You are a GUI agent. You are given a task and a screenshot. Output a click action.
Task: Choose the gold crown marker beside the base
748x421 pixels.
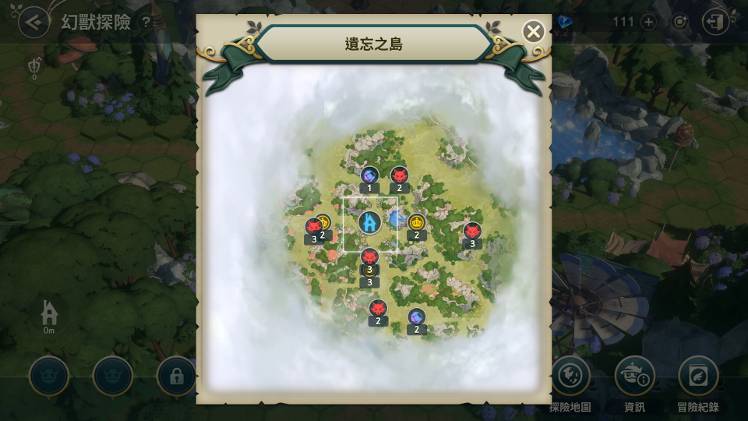(x=417, y=221)
